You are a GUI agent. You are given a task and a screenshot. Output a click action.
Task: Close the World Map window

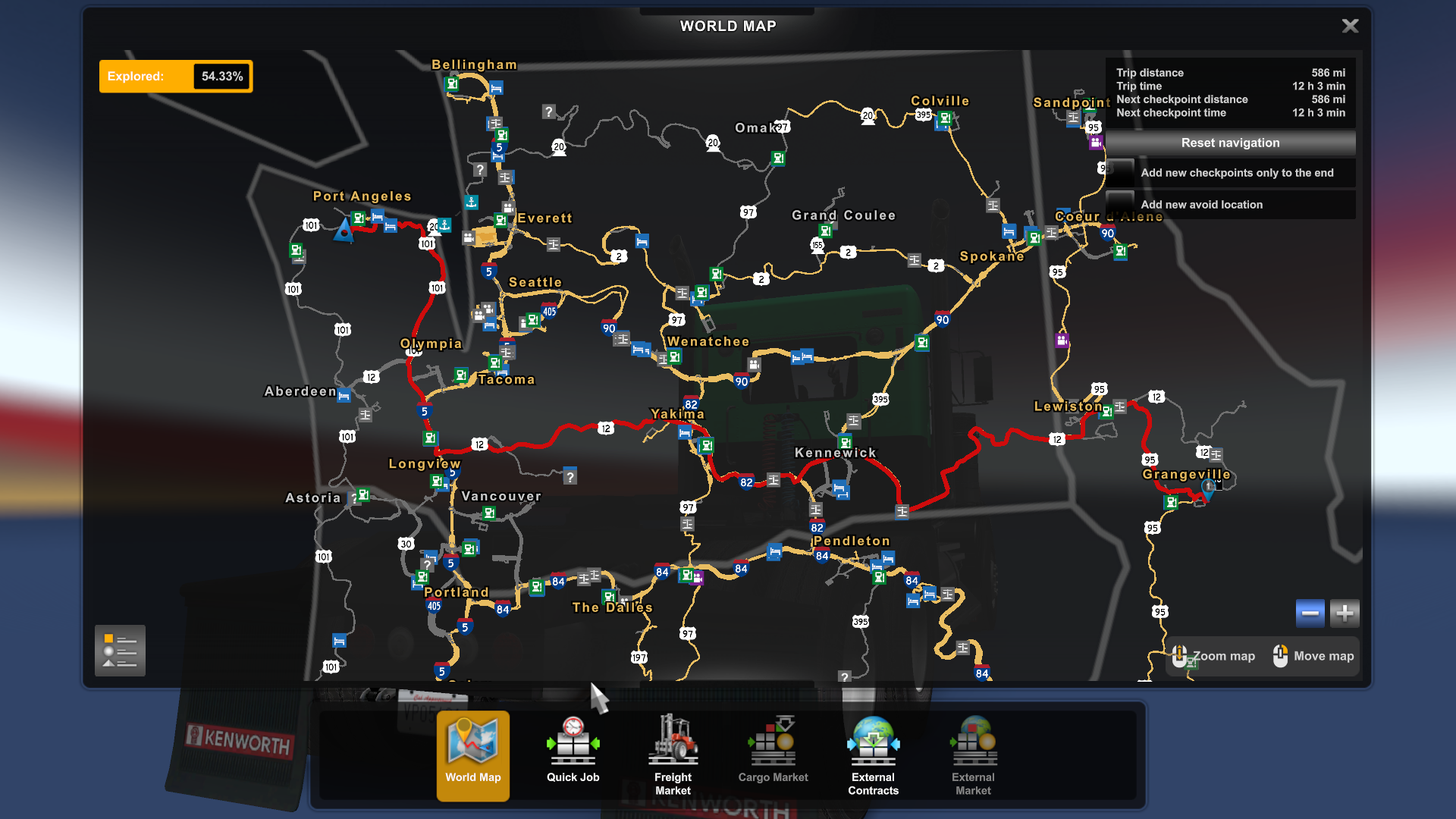[1350, 25]
